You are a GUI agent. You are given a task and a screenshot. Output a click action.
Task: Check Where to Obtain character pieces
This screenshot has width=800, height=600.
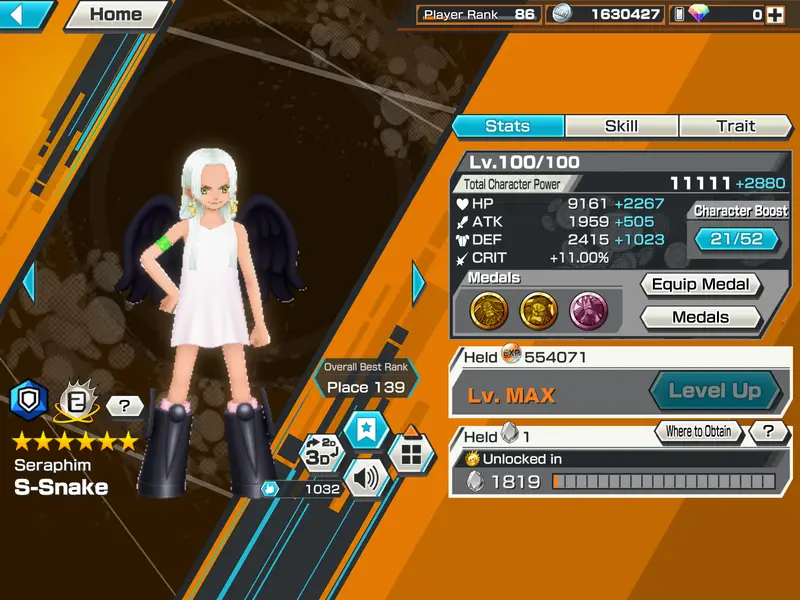pyautogui.click(x=698, y=432)
